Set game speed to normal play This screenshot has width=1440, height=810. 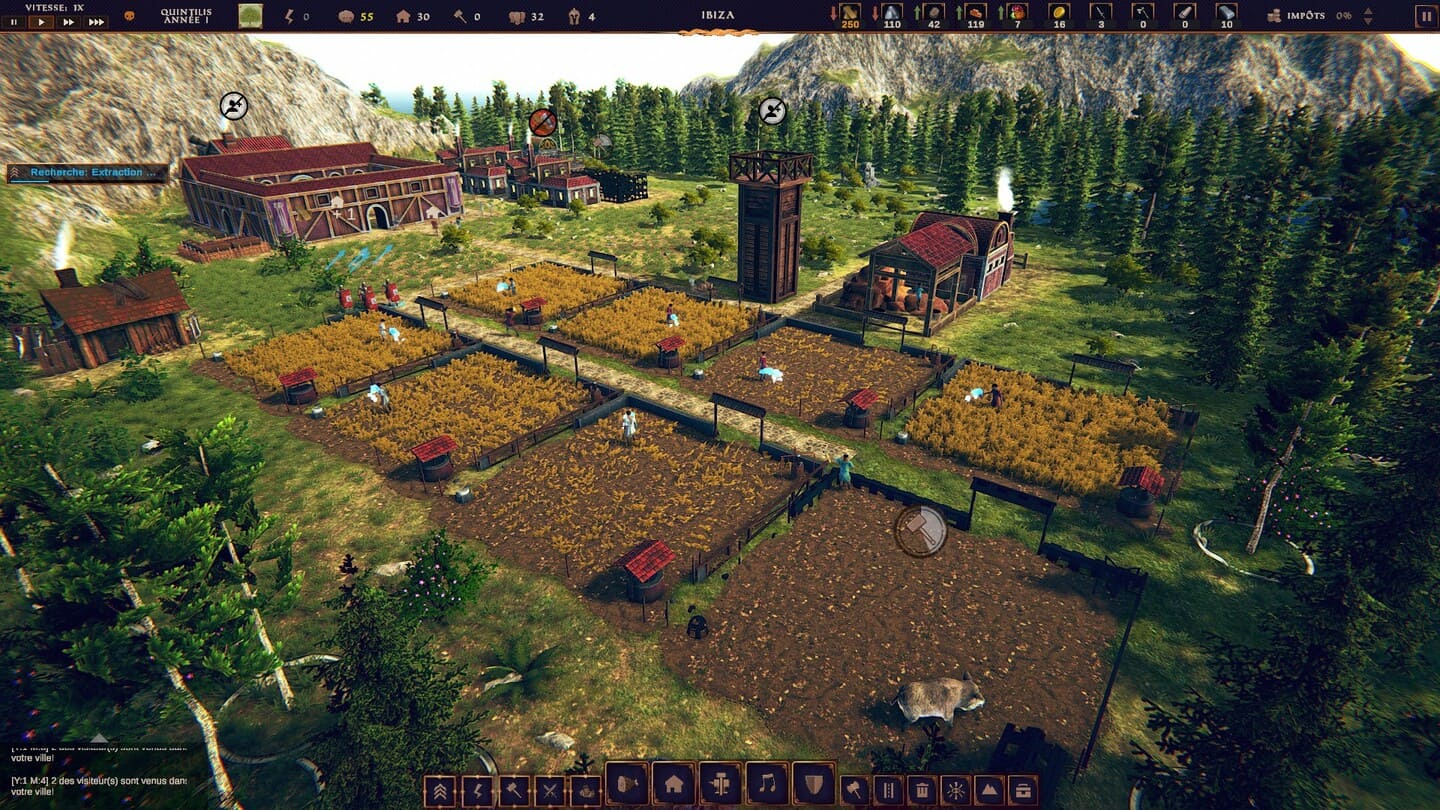coord(41,22)
